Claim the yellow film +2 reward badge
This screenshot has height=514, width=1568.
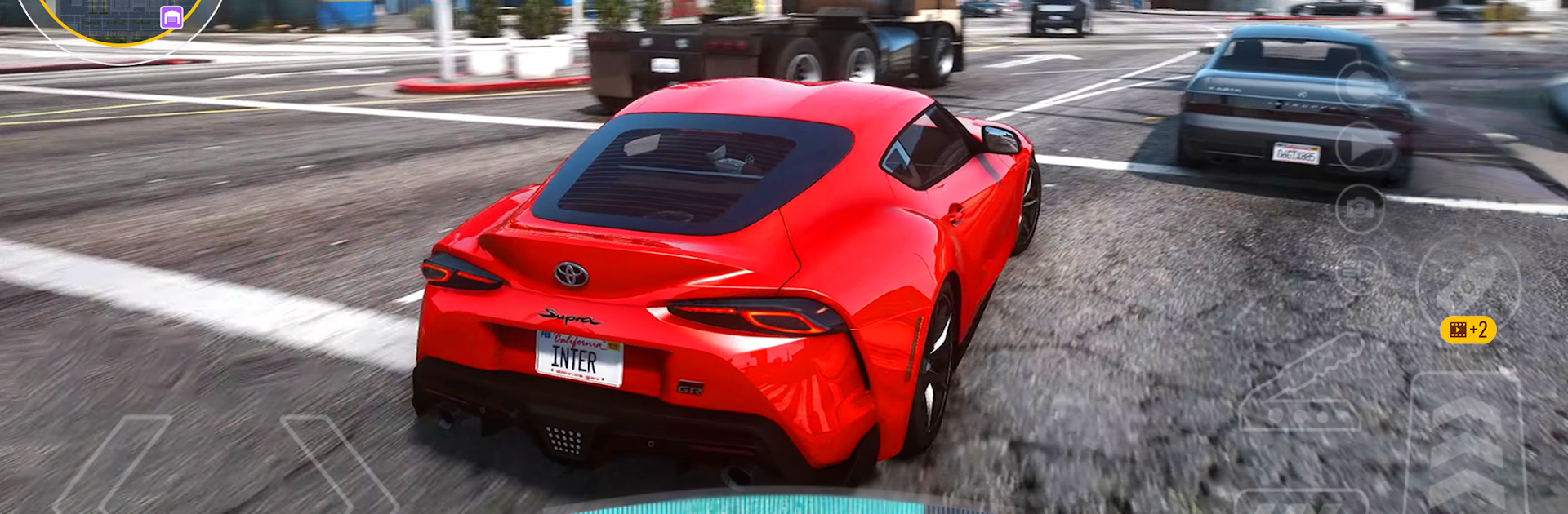tap(1468, 330)
